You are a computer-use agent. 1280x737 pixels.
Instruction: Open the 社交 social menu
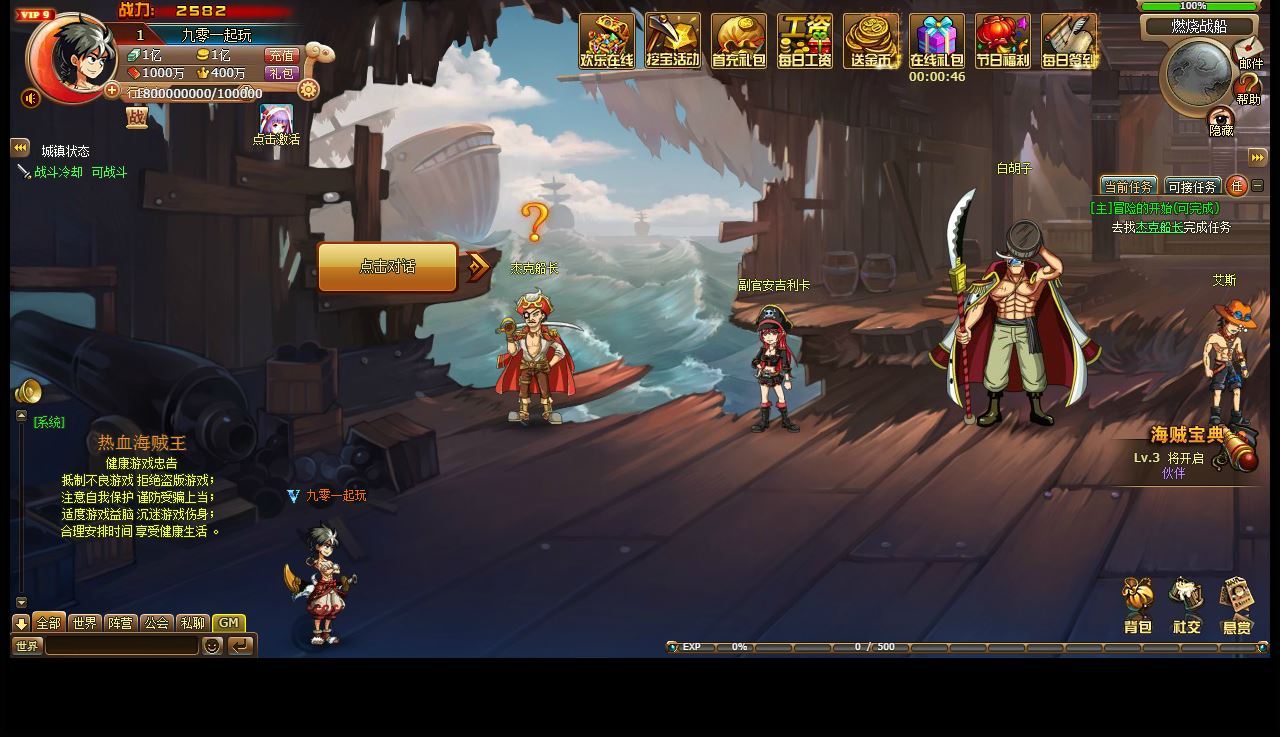pyautogui.click(x=1187, y=606)
